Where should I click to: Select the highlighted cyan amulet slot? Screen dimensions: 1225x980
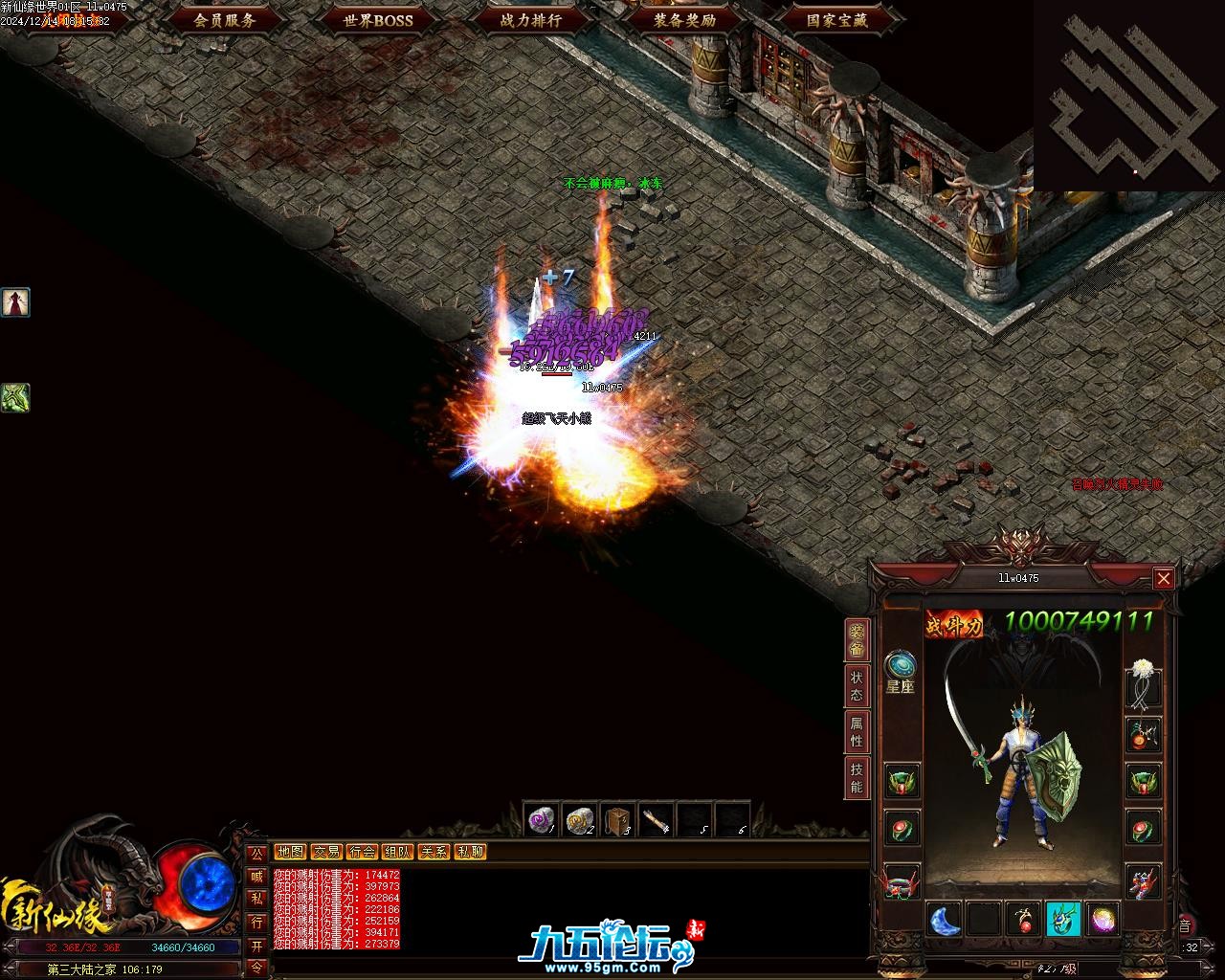coord(1062,920)
